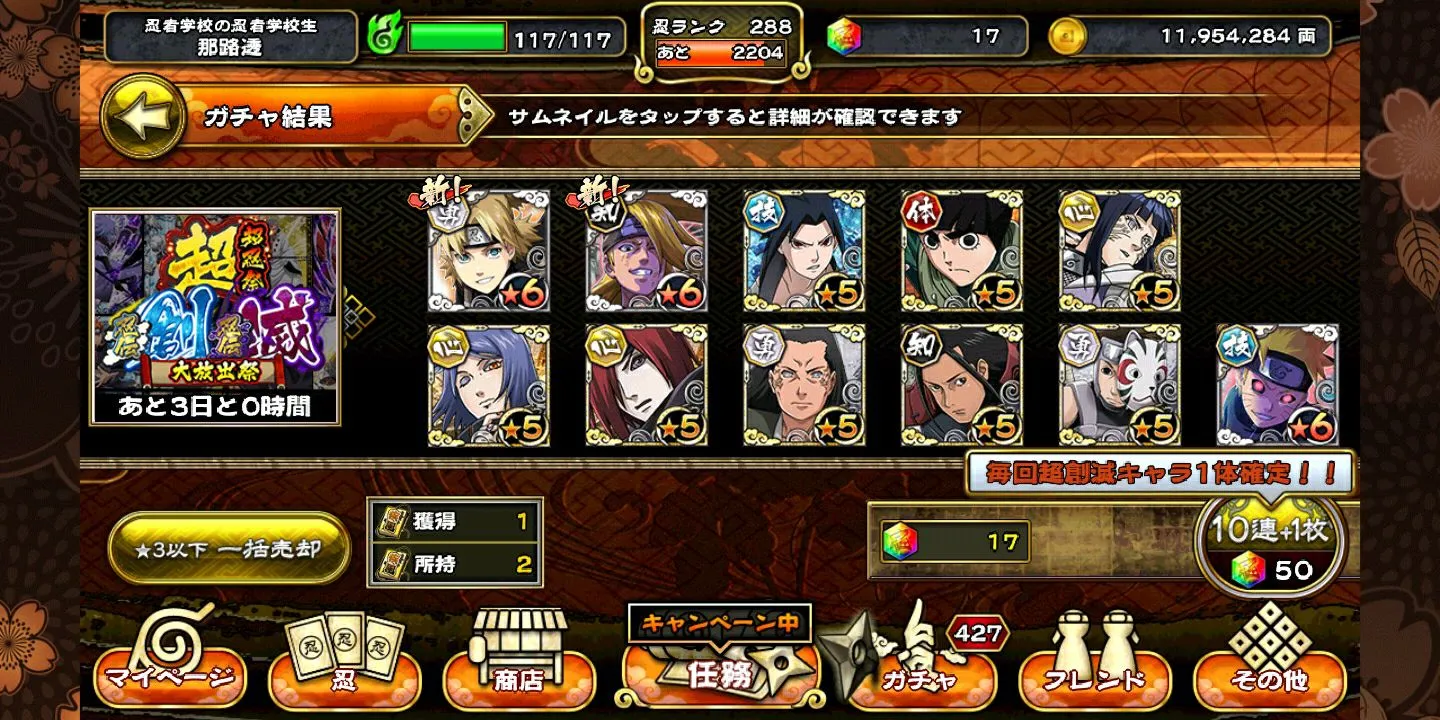
Task: Tap the ★3以下 一括売却 bulk sell button
Action: [229, 549]
